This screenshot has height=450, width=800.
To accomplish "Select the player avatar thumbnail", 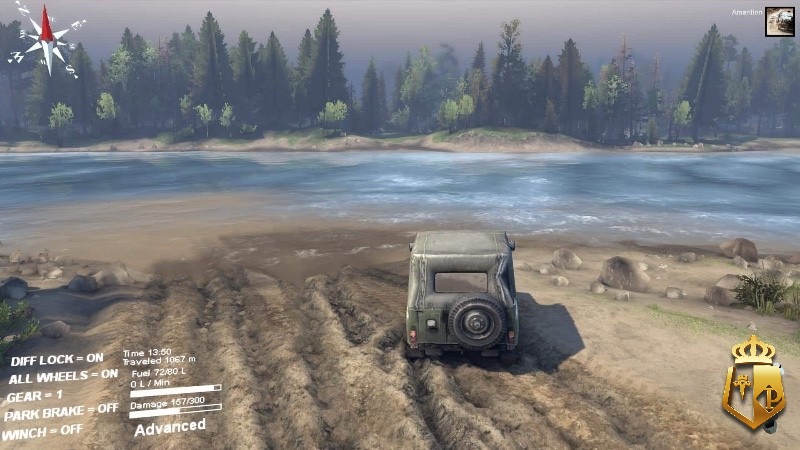I will tap(780, 22).
